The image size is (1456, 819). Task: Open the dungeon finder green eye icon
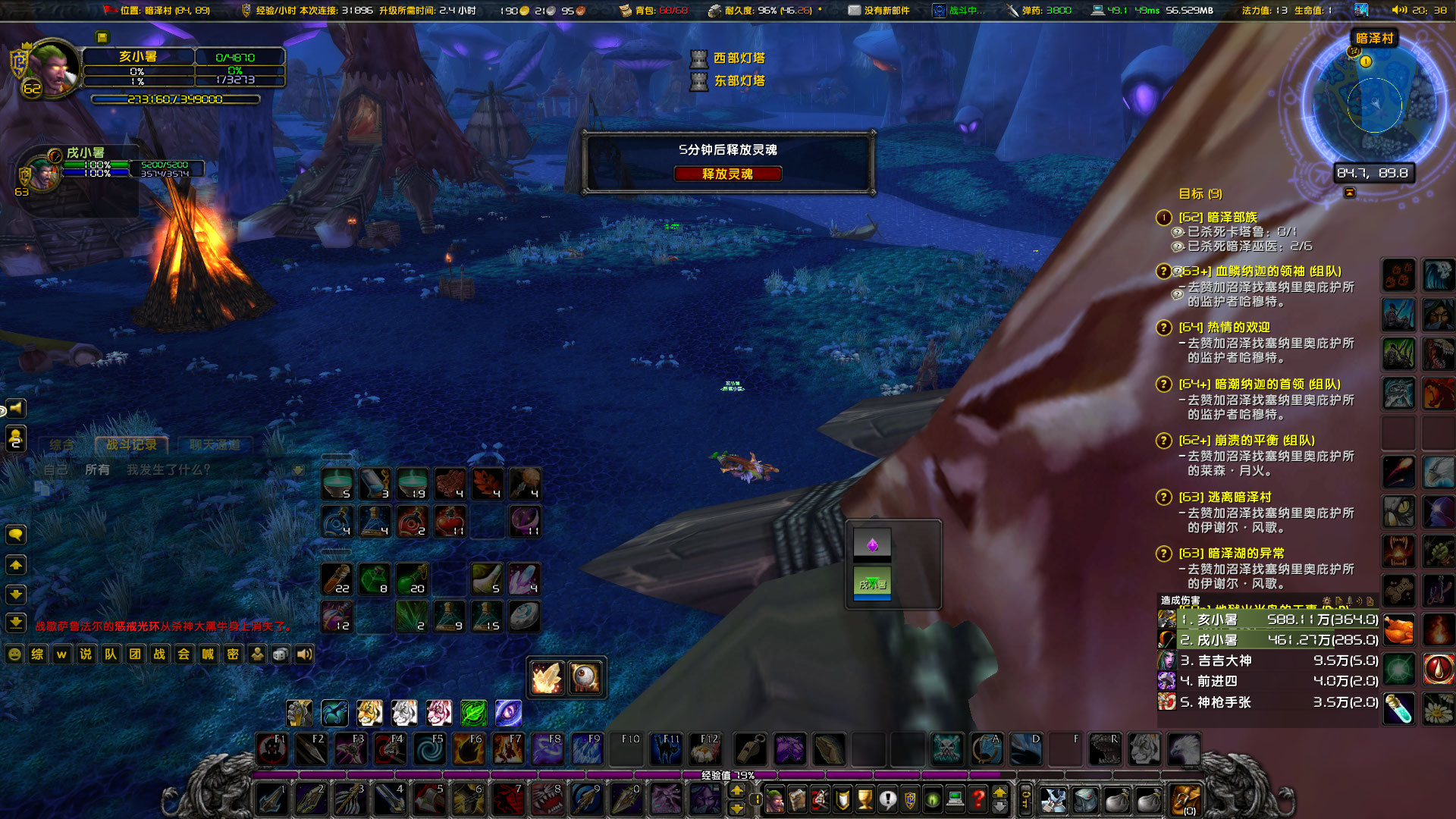pyautogui.click(x=932, y=799)
